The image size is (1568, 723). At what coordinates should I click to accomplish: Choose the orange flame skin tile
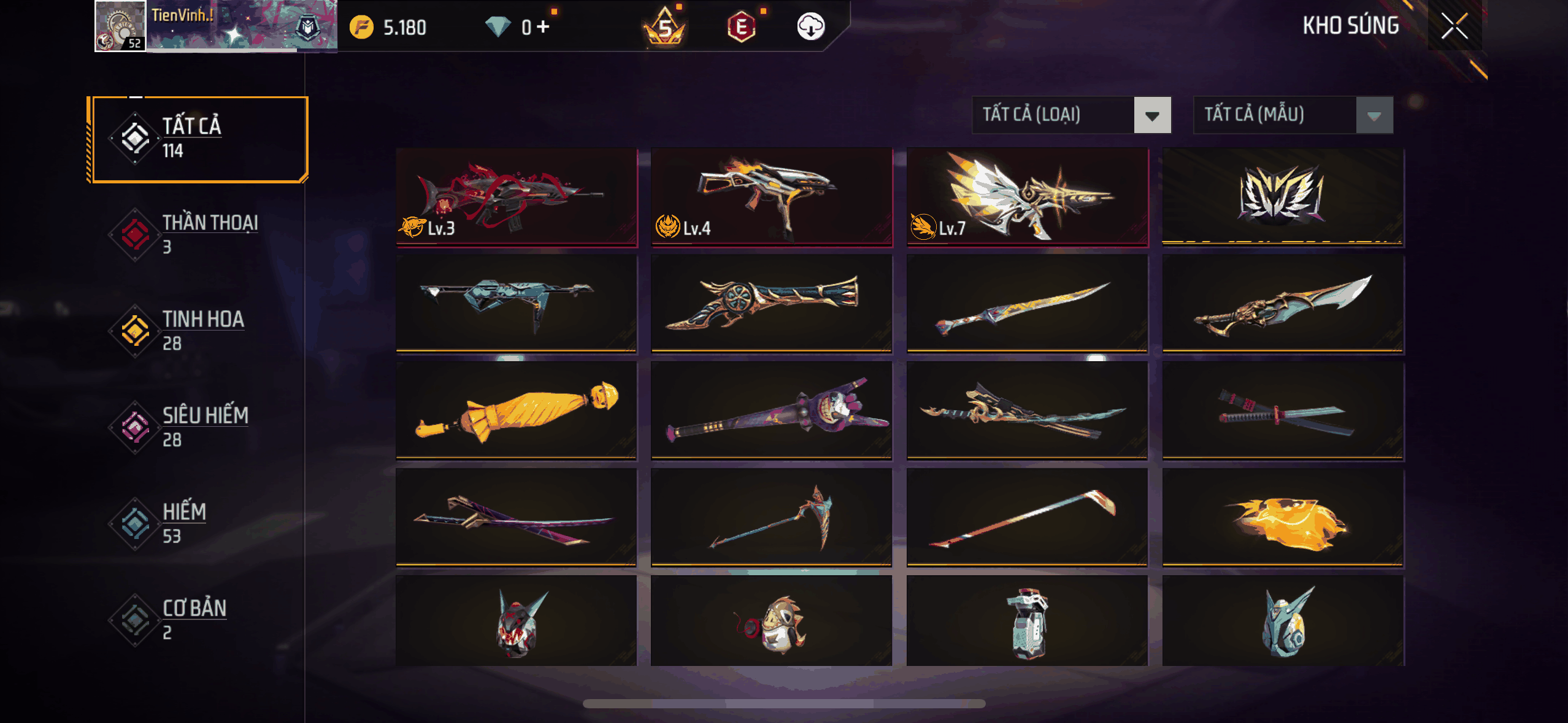click(x=1283, y=517)
